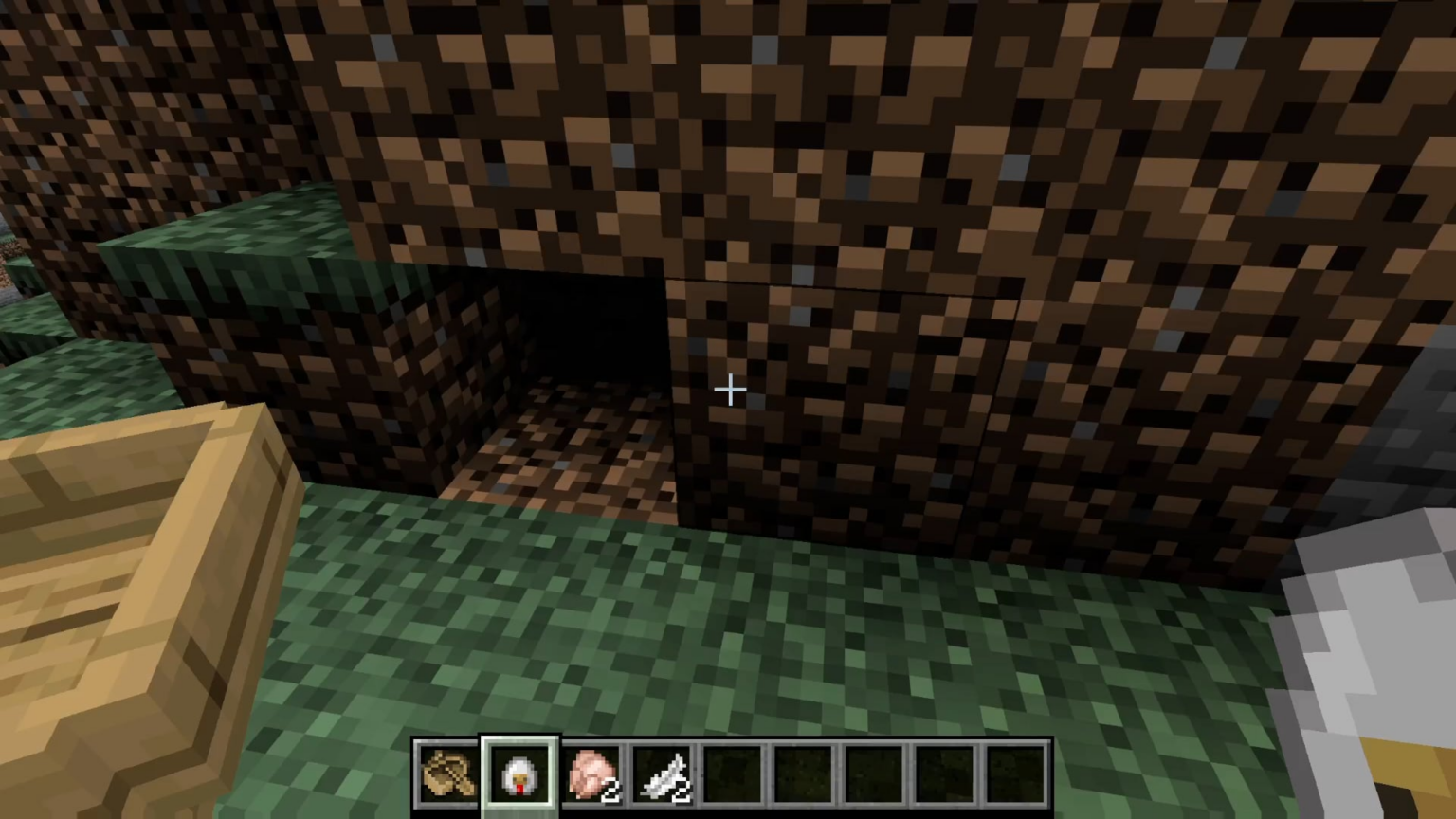Click the last hotbar slot
The height and width of the screenshot is (819, 1456).
coord(1016,773)
